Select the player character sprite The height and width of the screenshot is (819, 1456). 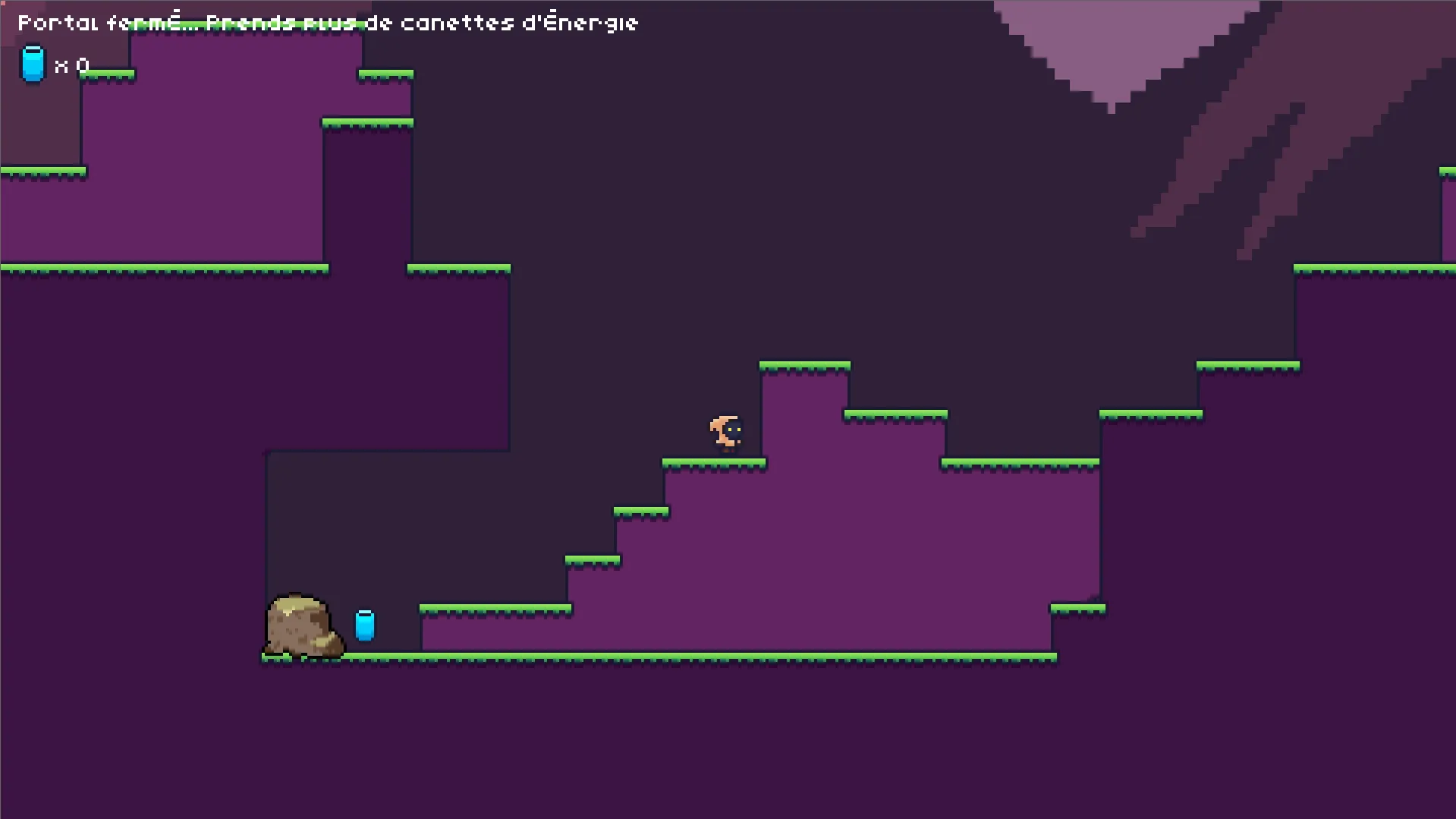tap(725, 430)
